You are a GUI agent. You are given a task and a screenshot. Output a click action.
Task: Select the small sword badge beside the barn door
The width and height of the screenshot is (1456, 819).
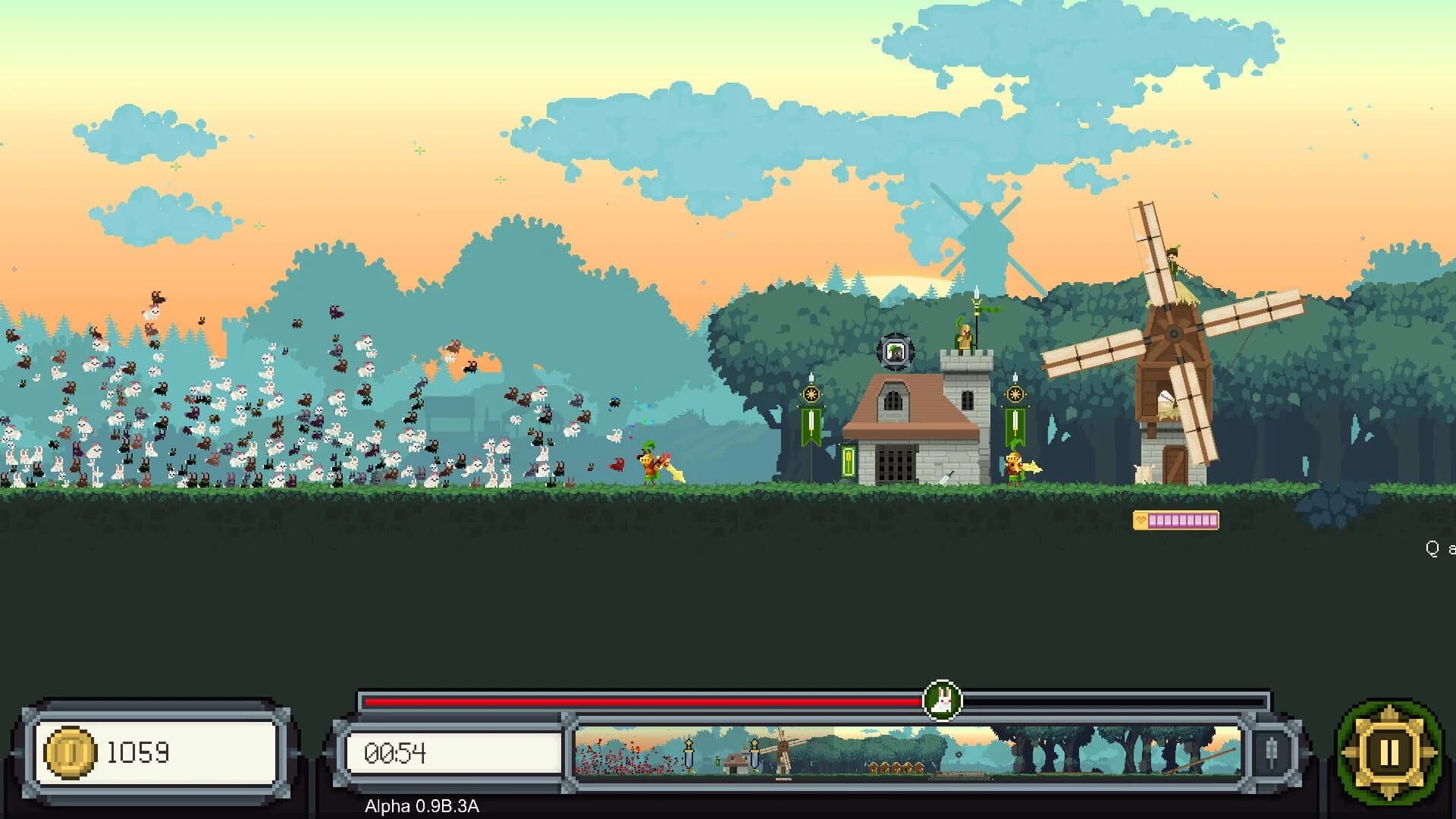(849, 461)
